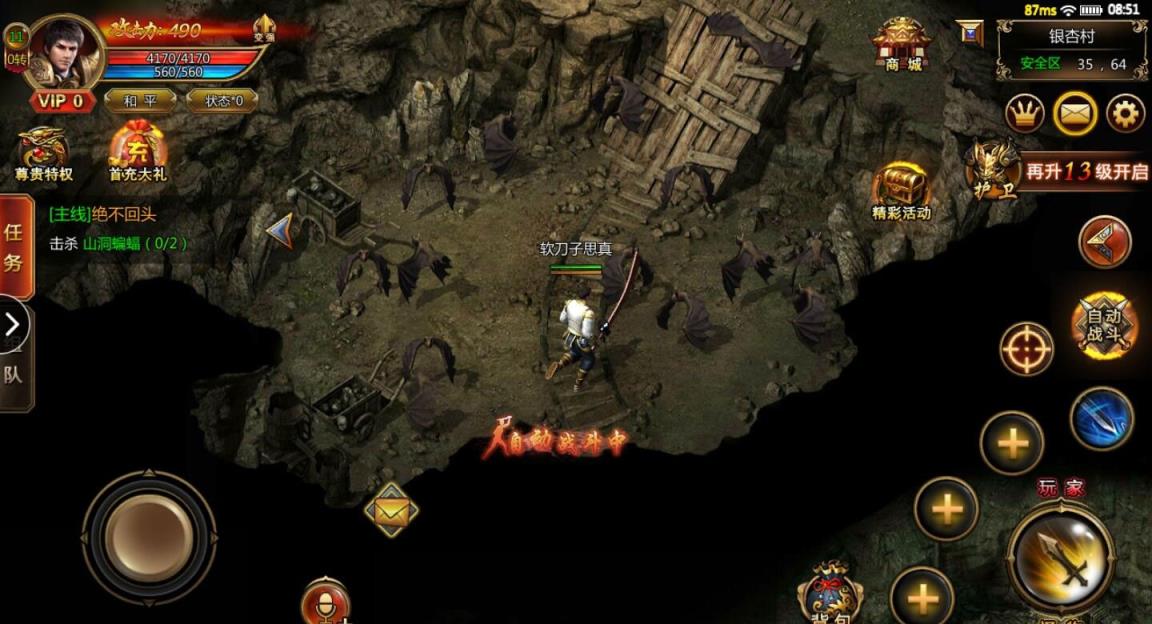Open the player portrait
Viewport: 1152px width, 624px height.
click(x=65, y=52)
